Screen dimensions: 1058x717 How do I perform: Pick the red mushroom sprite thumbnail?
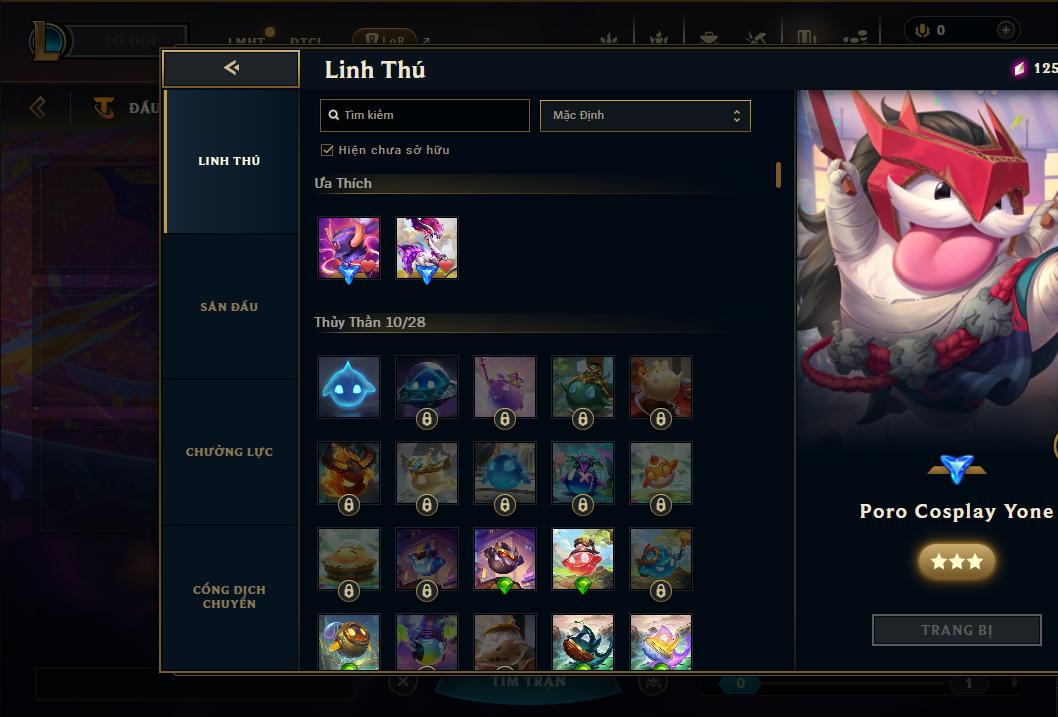pos(583,559)
